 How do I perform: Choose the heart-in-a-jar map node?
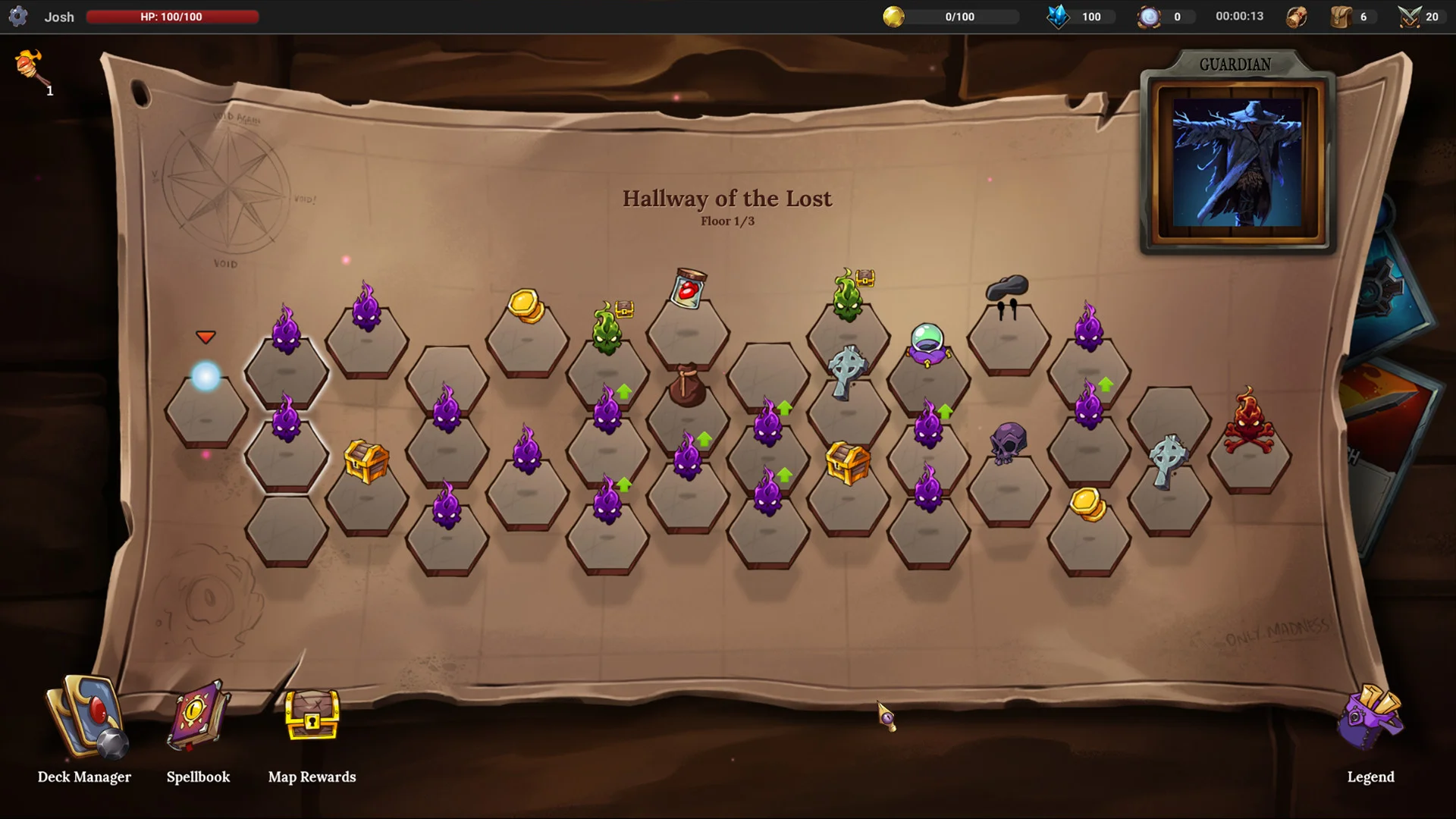688,290
